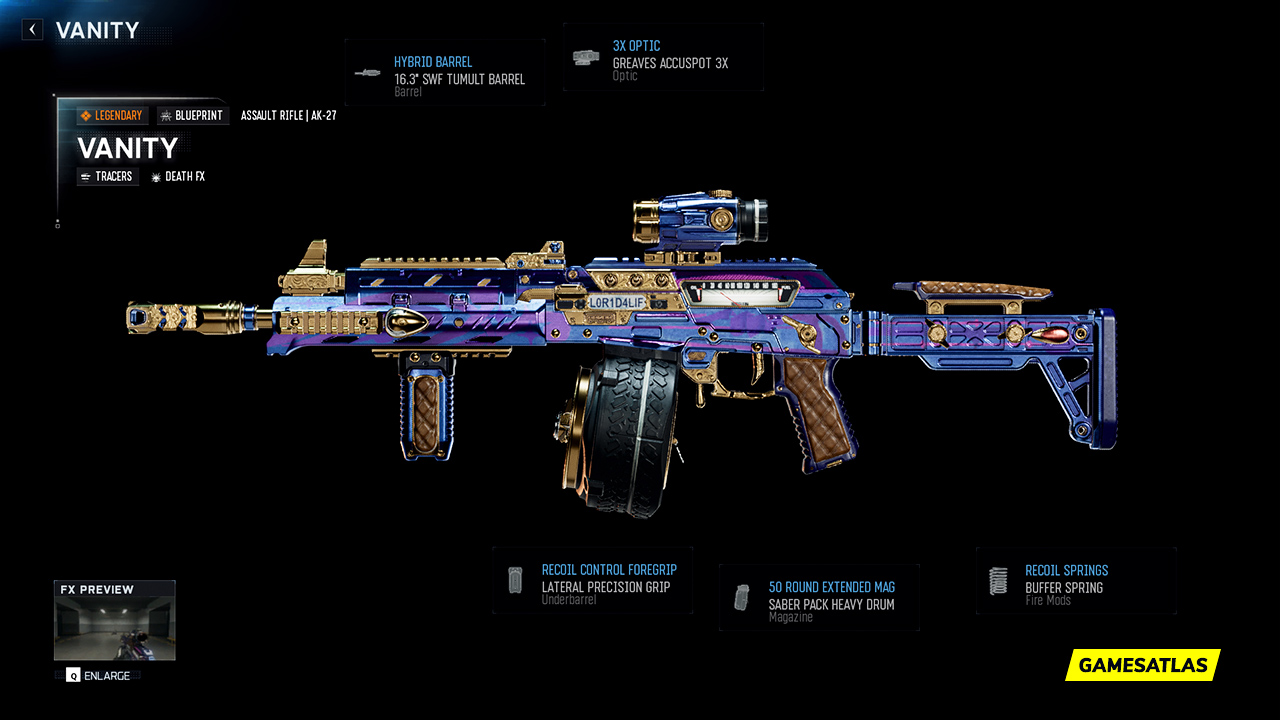Click the Greaves Accuspot 3X optic icon
The width and height of the screenshot is (1280, 720).
click(585, 56)
